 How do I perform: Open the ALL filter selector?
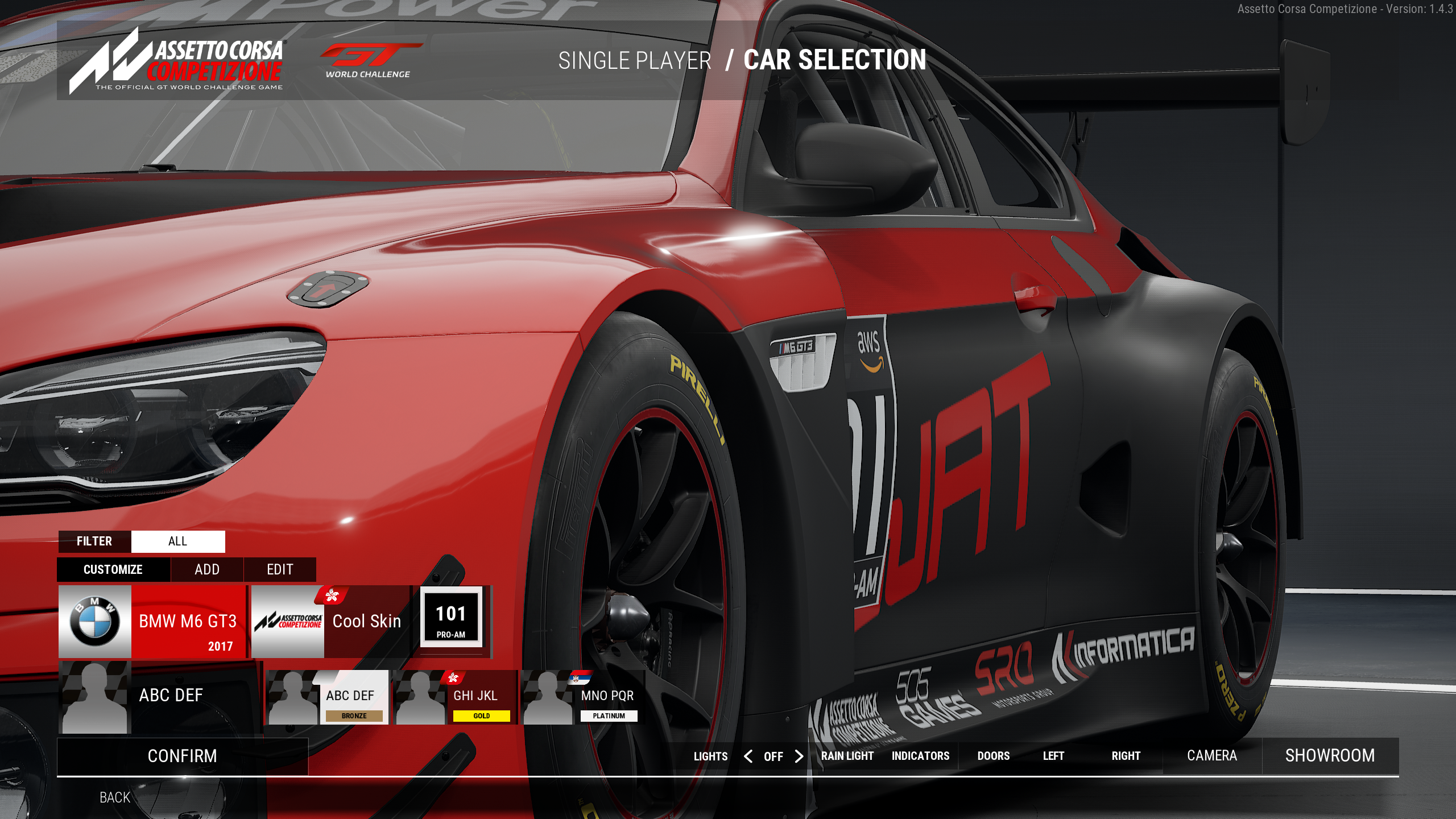[x=177, y=541]
